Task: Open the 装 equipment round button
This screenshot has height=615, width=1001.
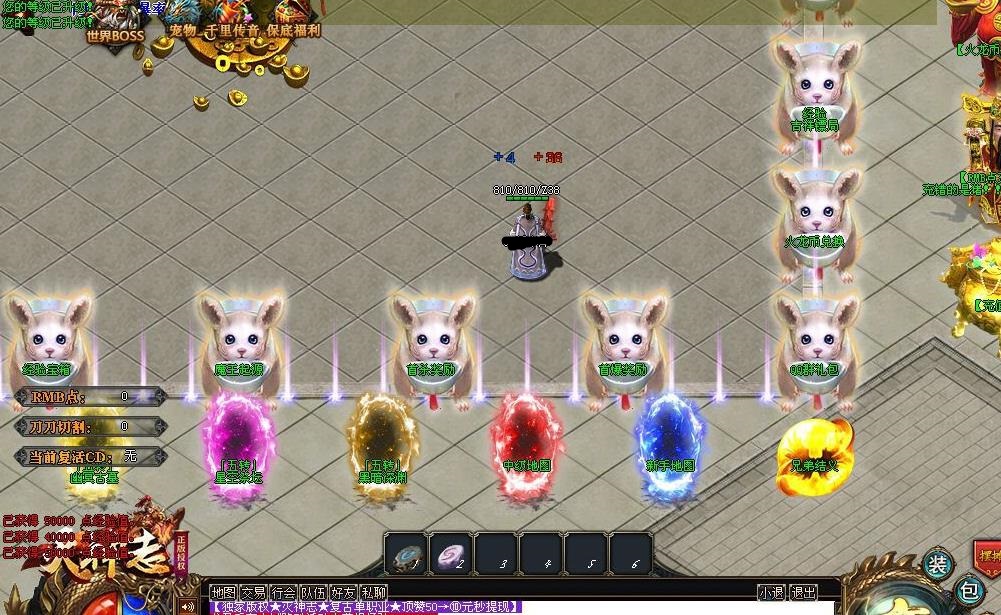Action: coord(937,565)
